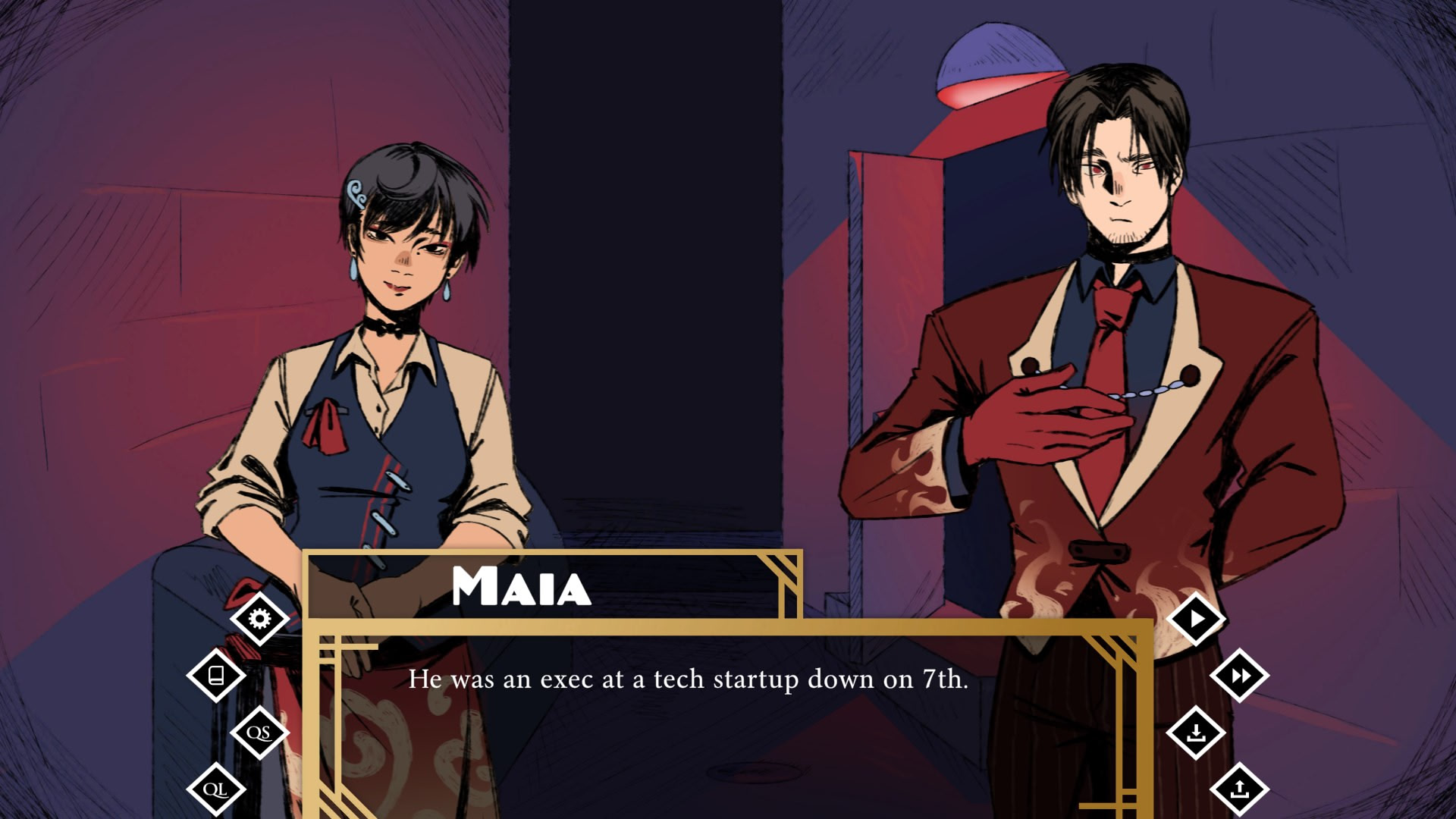Screen dimensions: 1456x819
Task: Quick load with the QL button
Action: 216,789
